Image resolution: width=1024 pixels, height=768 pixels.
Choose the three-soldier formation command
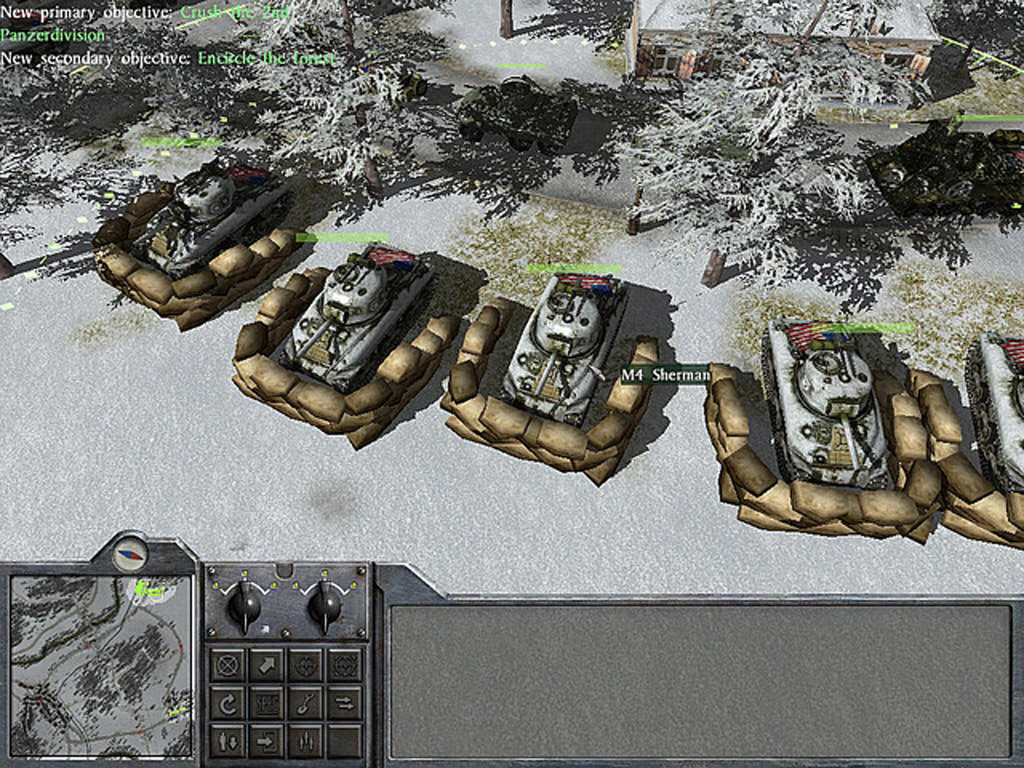click(305, 741)
